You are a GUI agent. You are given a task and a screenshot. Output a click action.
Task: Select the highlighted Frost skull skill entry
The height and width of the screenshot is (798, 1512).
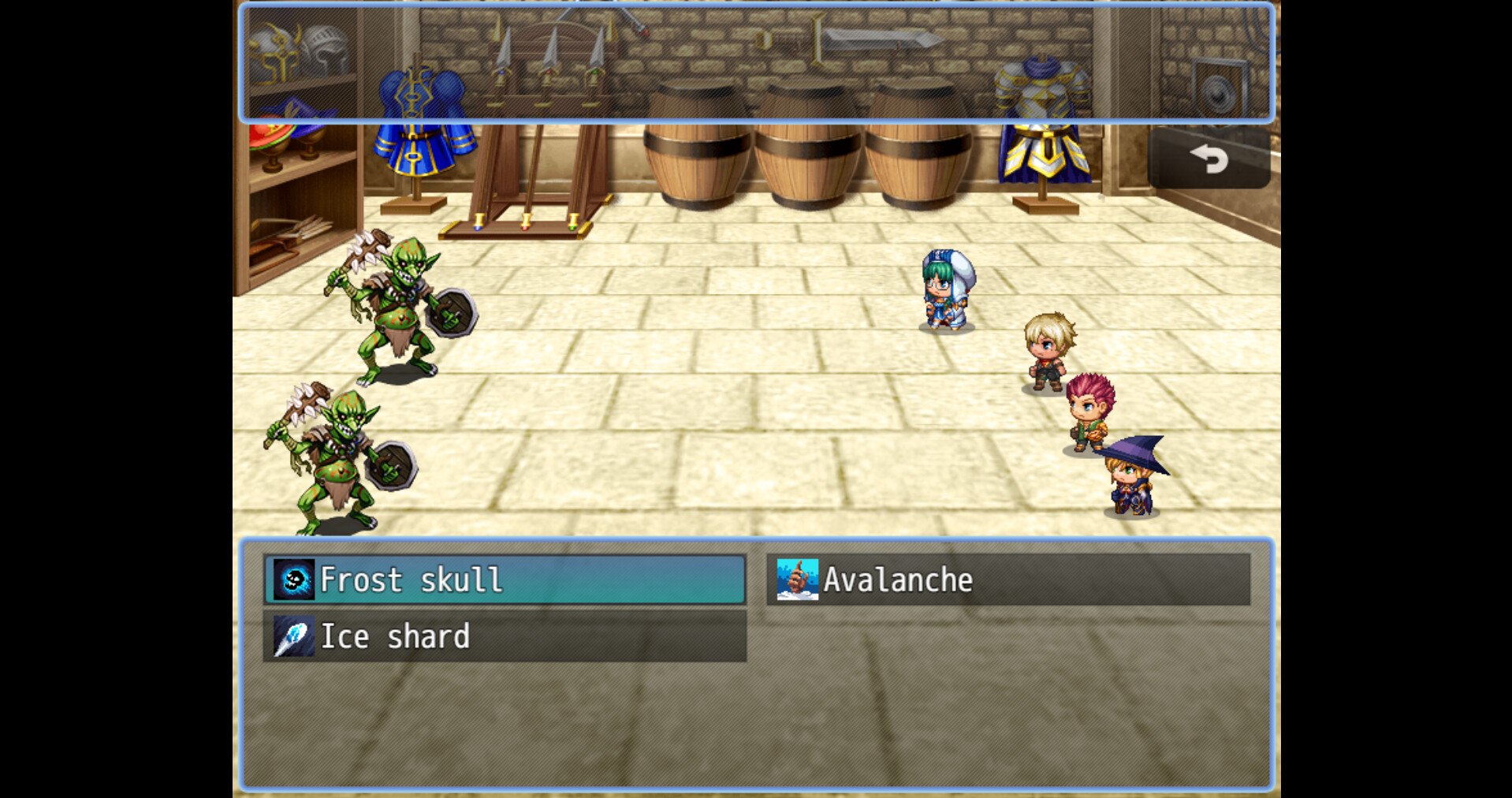[505, 580]
